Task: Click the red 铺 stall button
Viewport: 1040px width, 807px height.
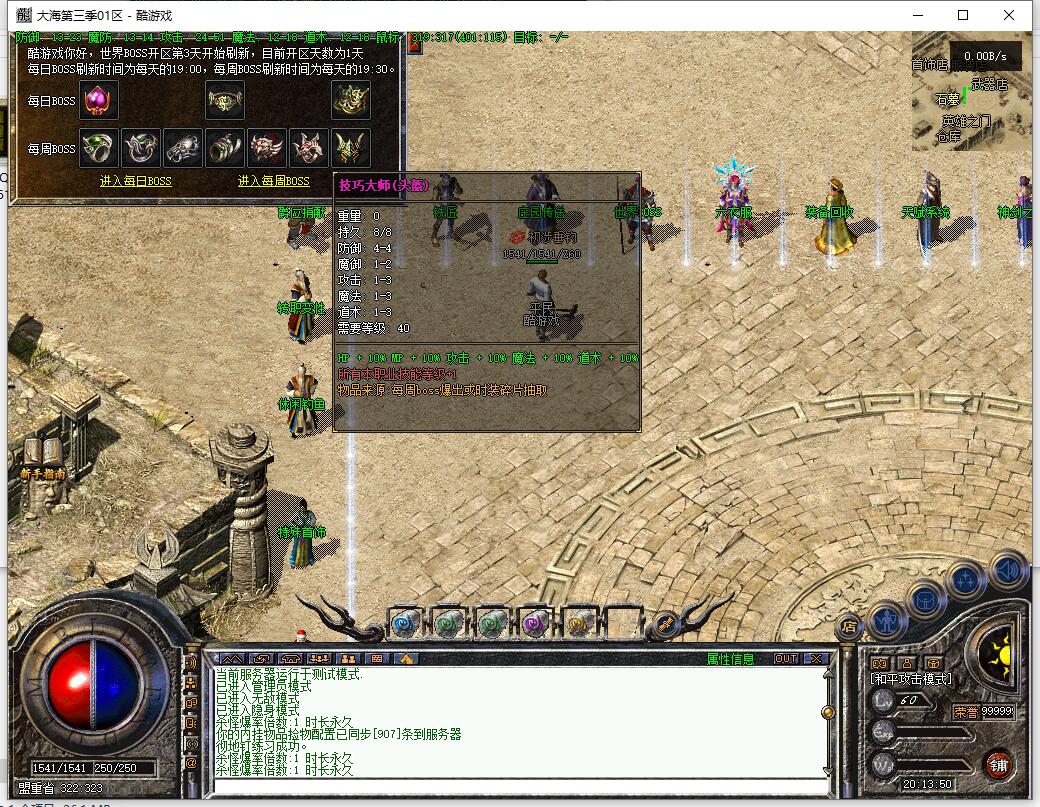Action: [998, 765]
